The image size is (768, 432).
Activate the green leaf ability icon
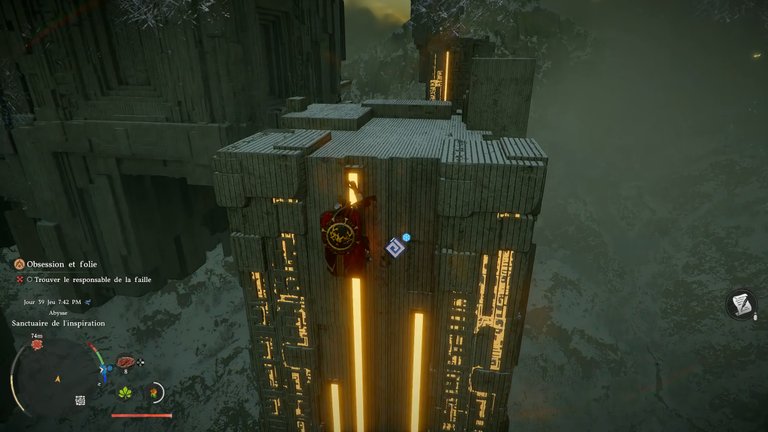point(127,392)
